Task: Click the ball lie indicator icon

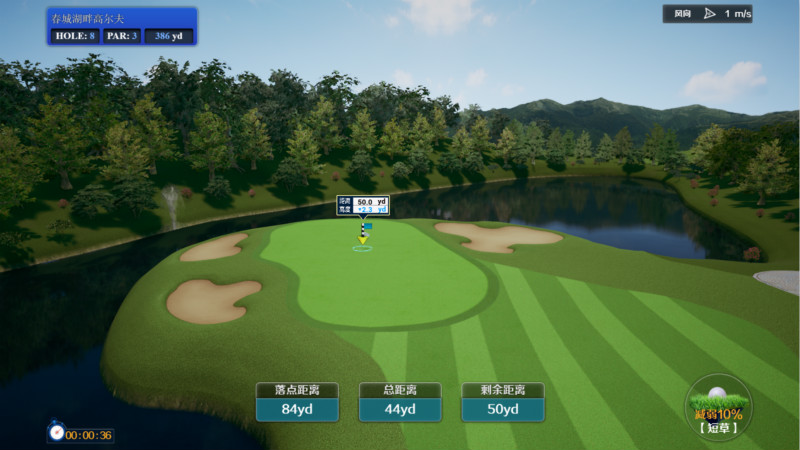Action: (718, 406)
